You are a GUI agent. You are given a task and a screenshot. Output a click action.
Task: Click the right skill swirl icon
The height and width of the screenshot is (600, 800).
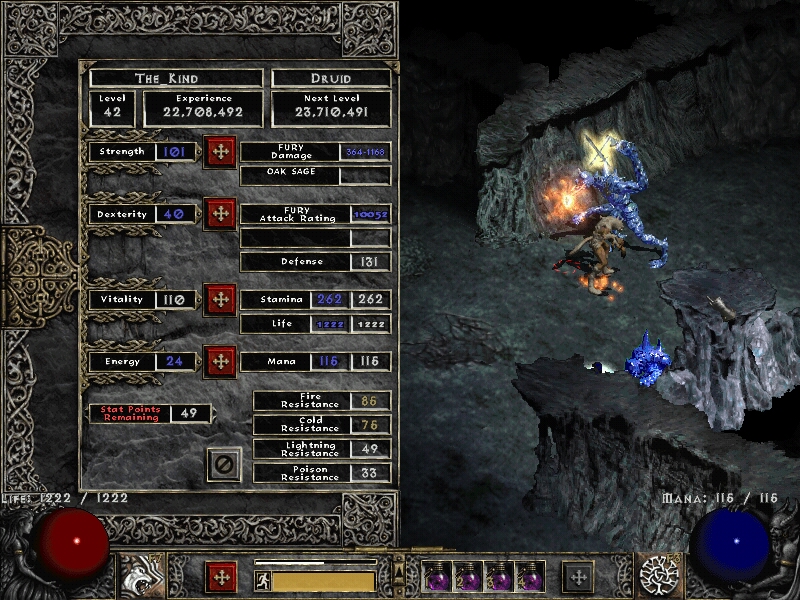click(x=659, y=576)
